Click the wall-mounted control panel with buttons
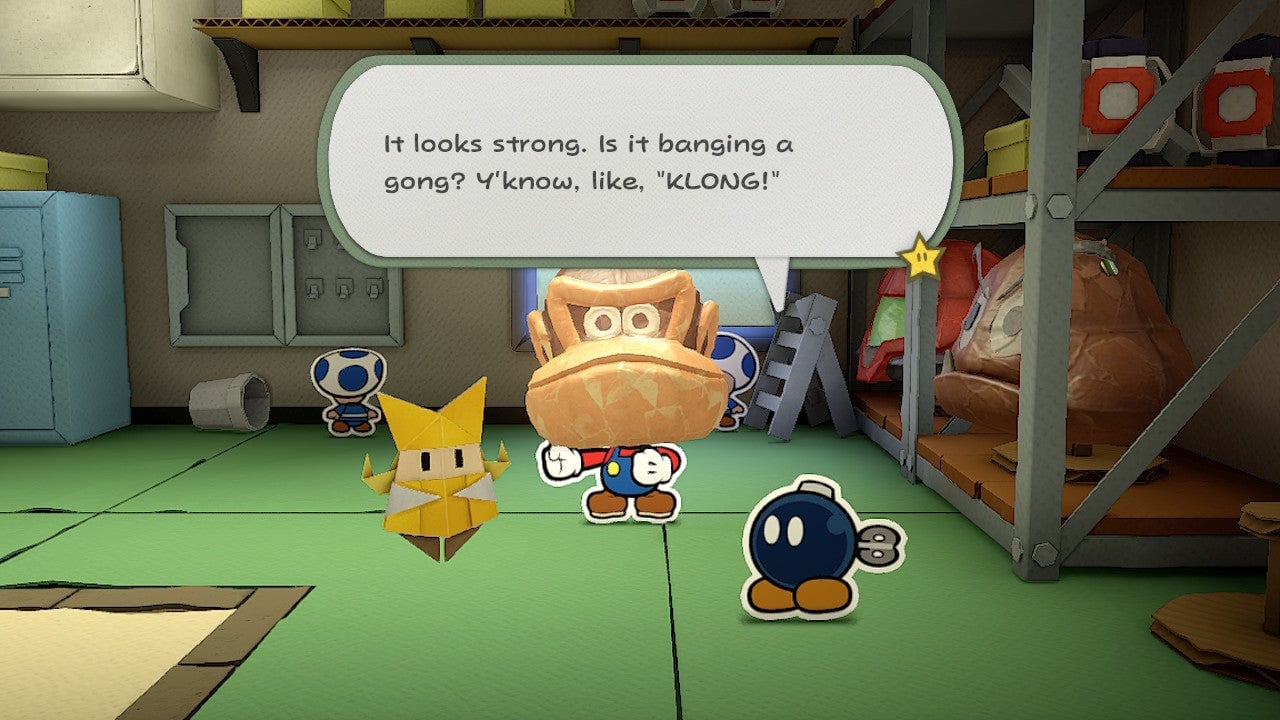Screen dimensions: 1280x720 click(345, 290)
